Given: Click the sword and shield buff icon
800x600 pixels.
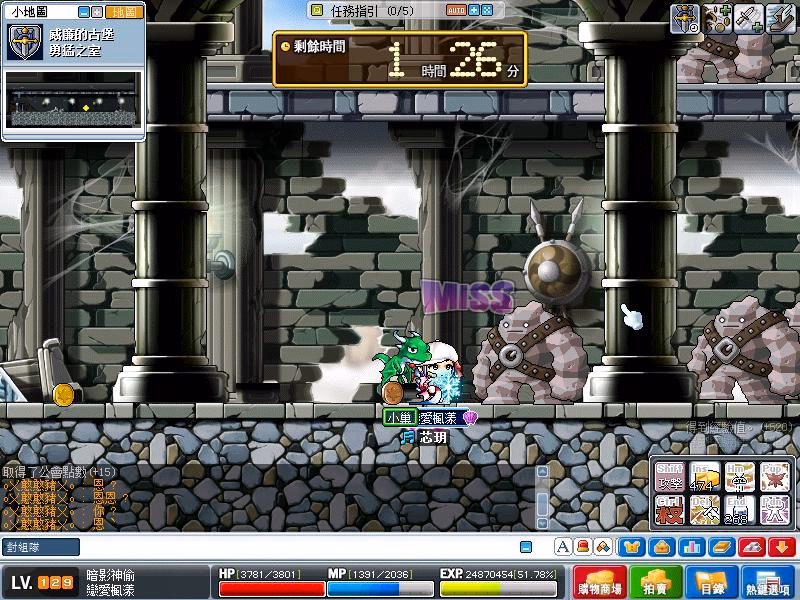Looking at the screenshot, I should pos(685,17).
